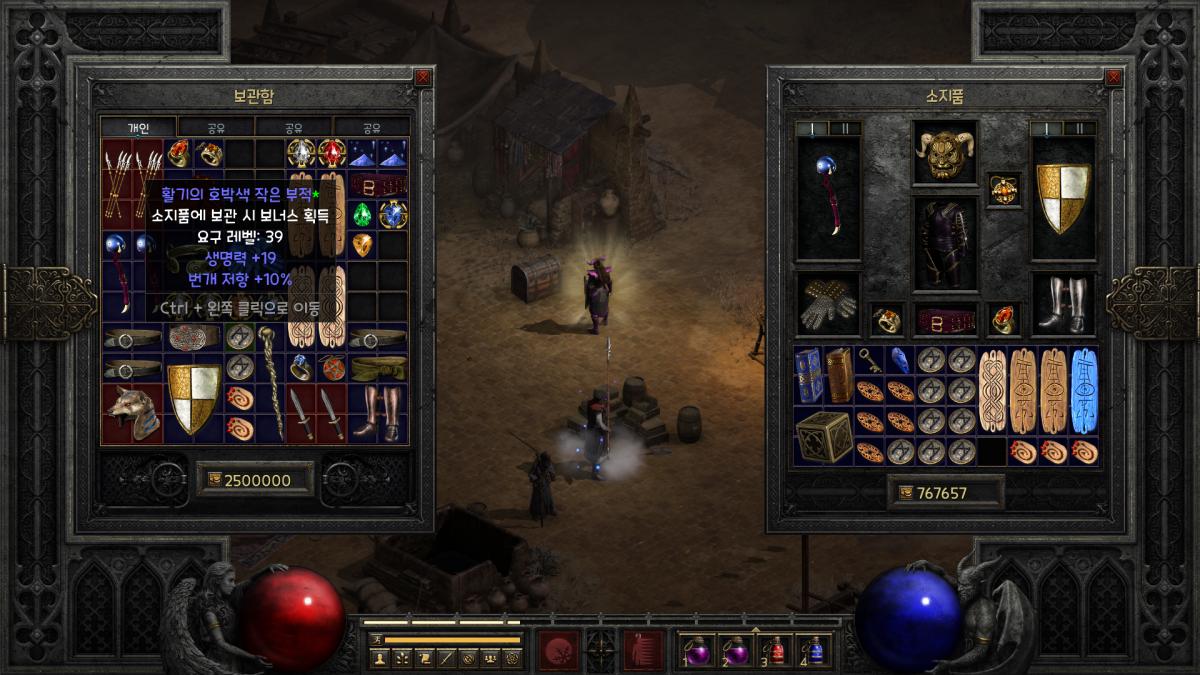The image size is (1200, 675).
Task: Use the blue mana potion in belt slot 4
Action: pyautogui.click(x=815, y=650)
